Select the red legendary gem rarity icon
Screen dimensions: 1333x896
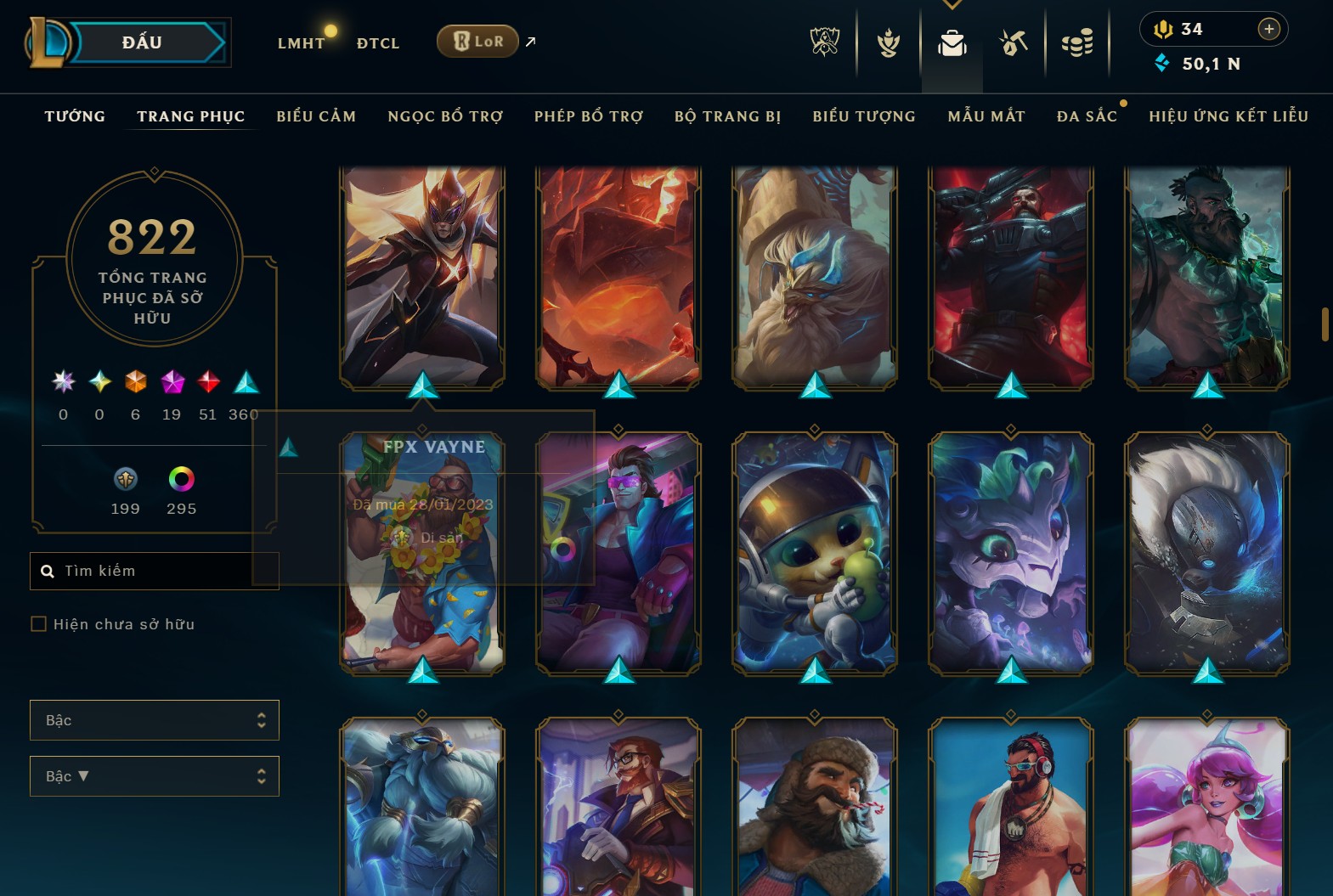[x=208, y=382]
